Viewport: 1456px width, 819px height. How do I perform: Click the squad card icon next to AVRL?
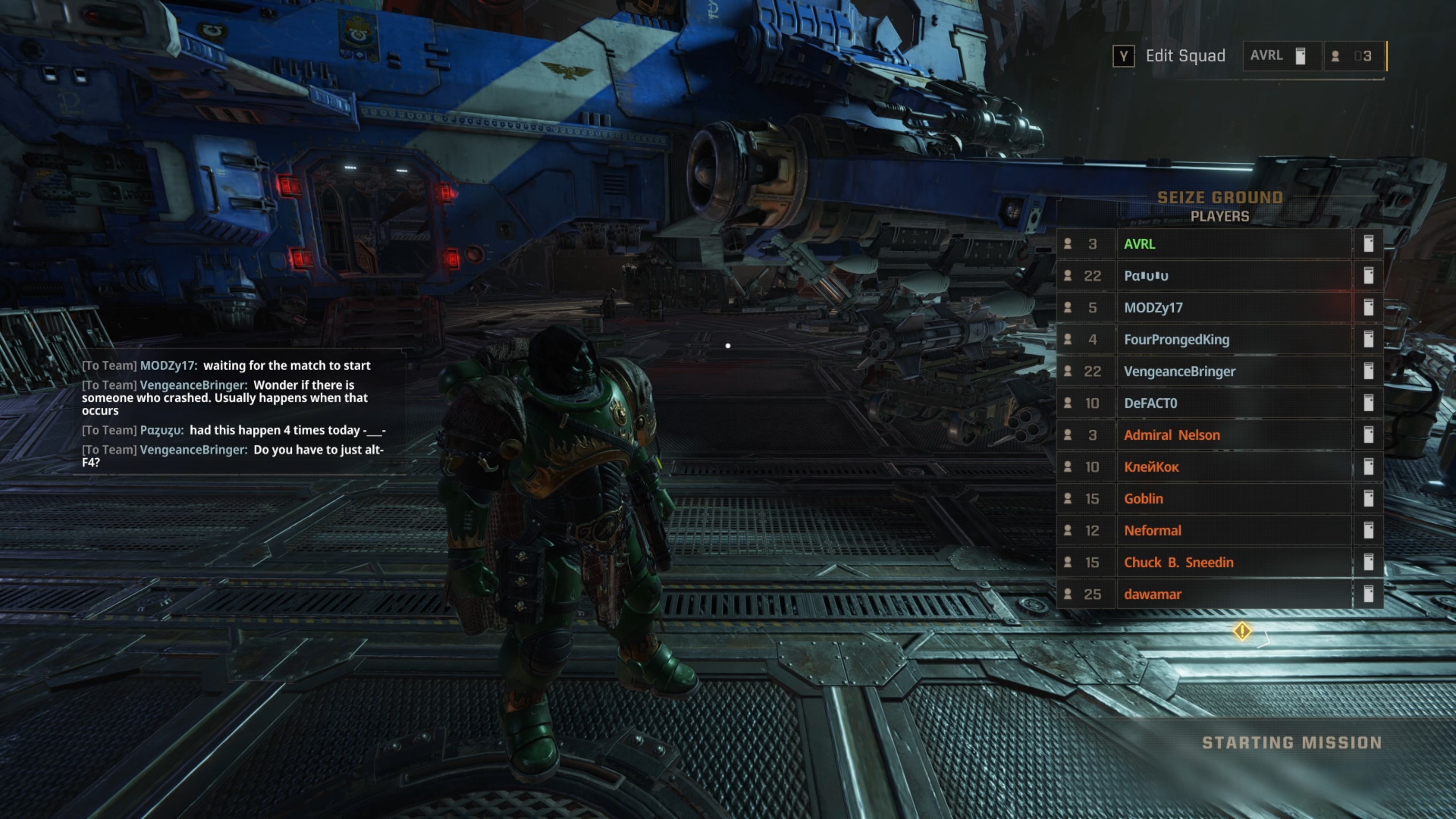(x=1301, y=55)
